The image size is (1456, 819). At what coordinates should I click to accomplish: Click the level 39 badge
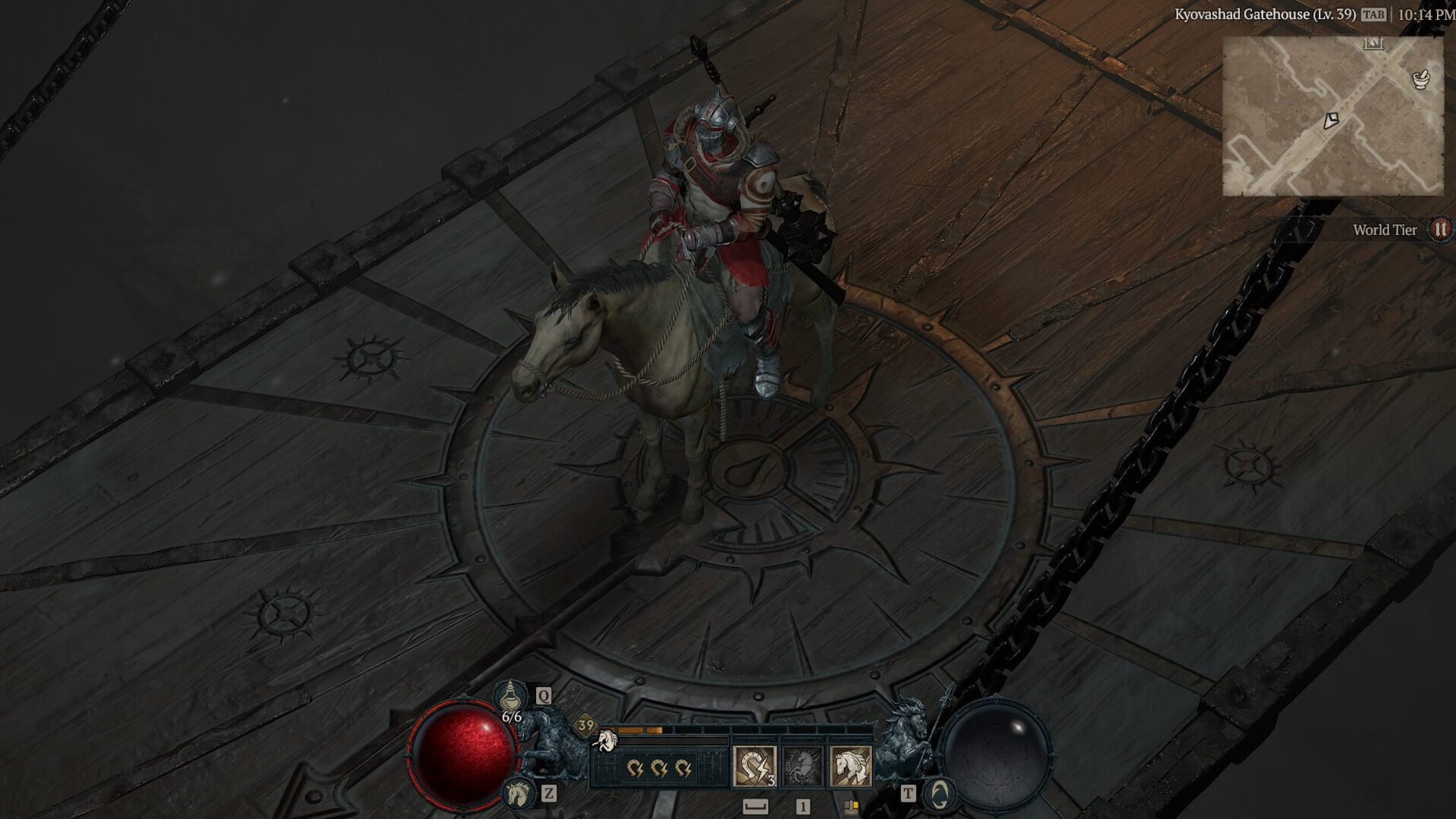tap(585, 726)
